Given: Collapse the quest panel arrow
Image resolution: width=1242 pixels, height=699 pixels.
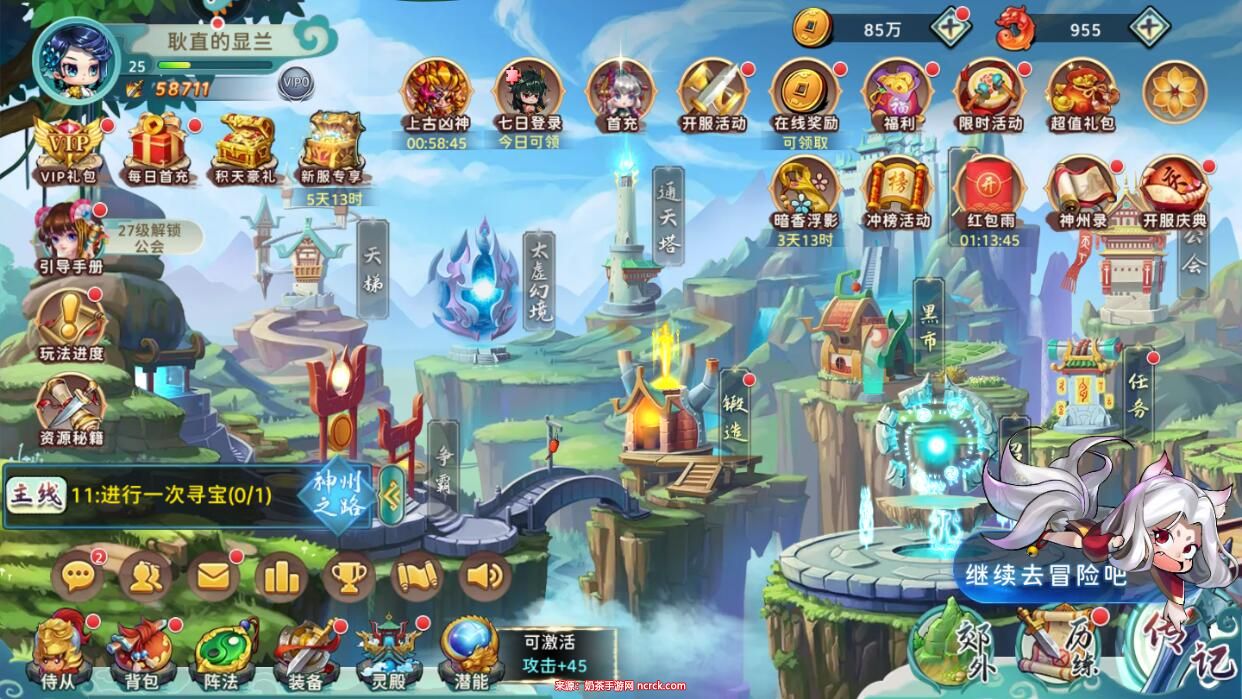Looking at the screenshot, I should 390,494.
